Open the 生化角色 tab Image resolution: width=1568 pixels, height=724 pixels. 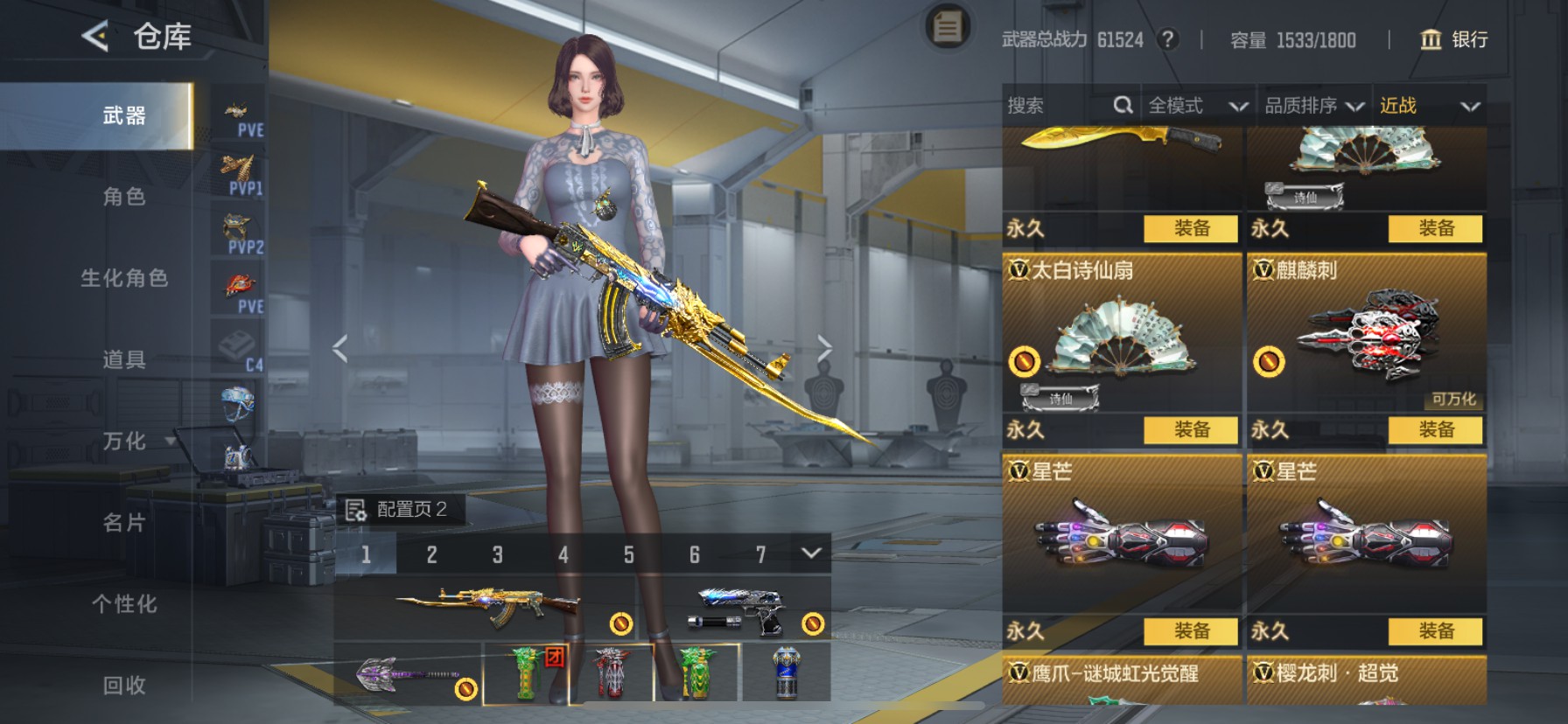point(124,278)
